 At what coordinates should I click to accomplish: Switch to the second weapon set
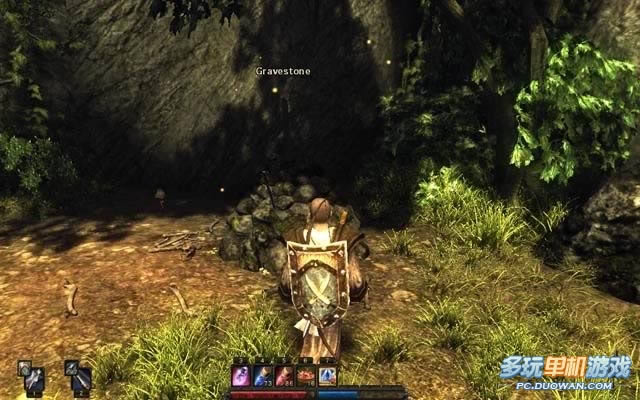click(x=79, y=377)
